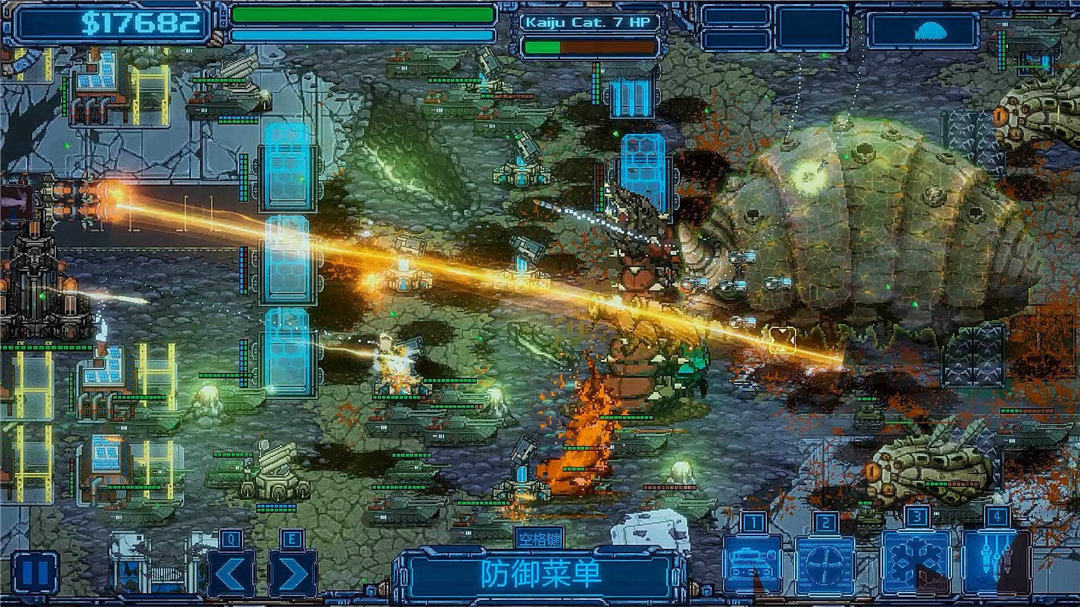Use the snowflake freeze ability
This screenshot has width=1080, height=607.
tap(915, 565)
